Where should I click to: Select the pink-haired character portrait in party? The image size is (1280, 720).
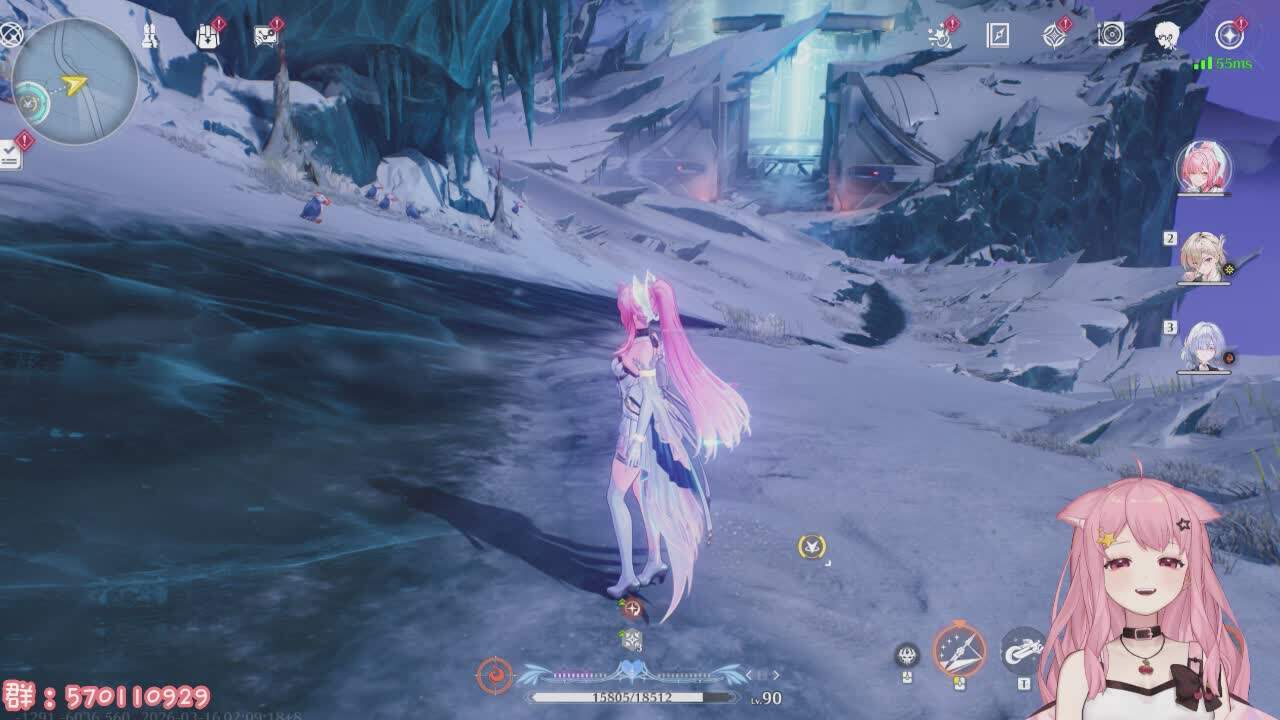(1203, 167)
